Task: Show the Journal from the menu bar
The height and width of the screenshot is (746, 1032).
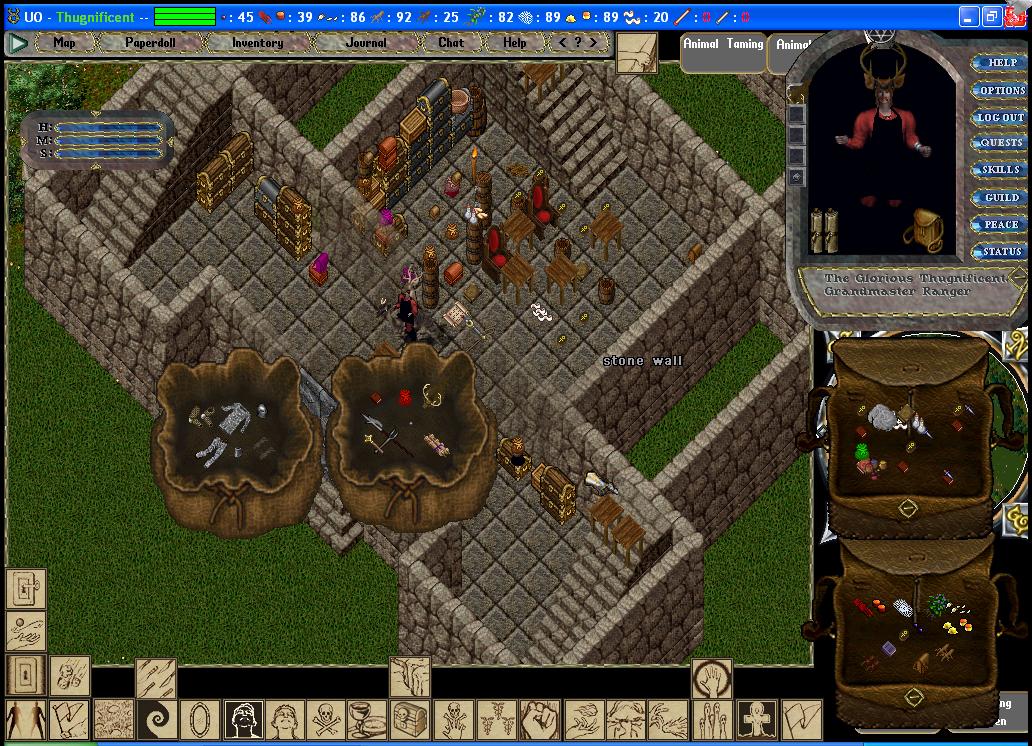Action: coord(366,43)
